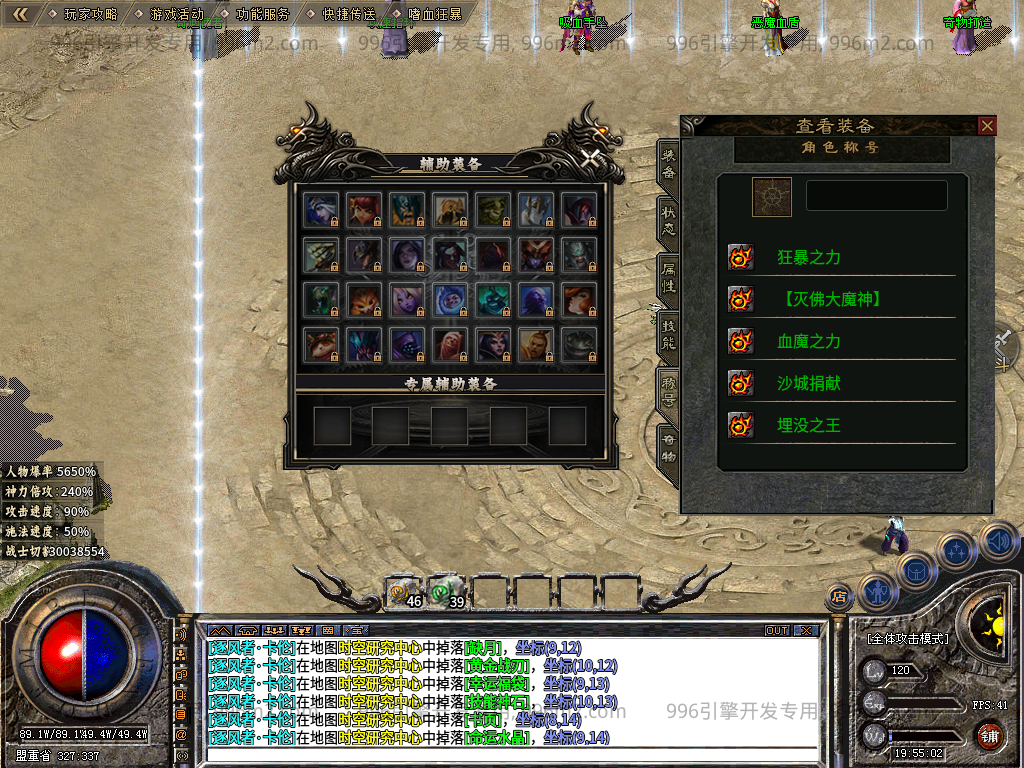This screenshot has width=1024, height=768.
Task: Close the 查看装备 panel
Action: [987, 125]
